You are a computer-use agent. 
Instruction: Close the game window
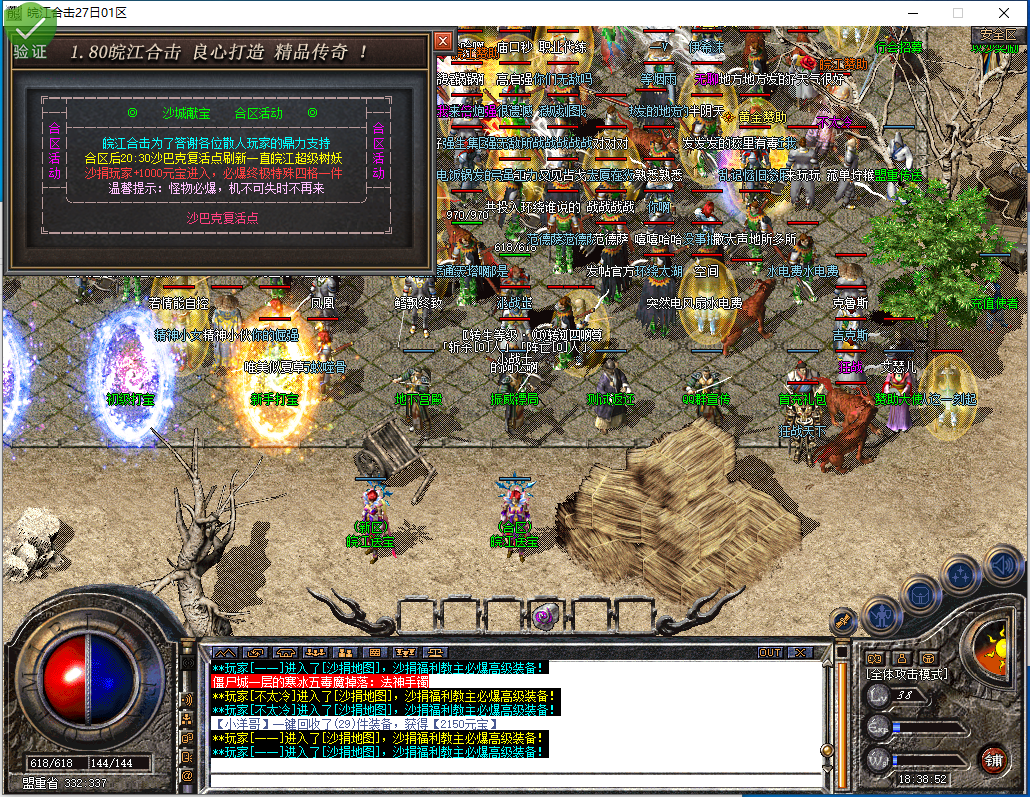[x=1004, y=13]
